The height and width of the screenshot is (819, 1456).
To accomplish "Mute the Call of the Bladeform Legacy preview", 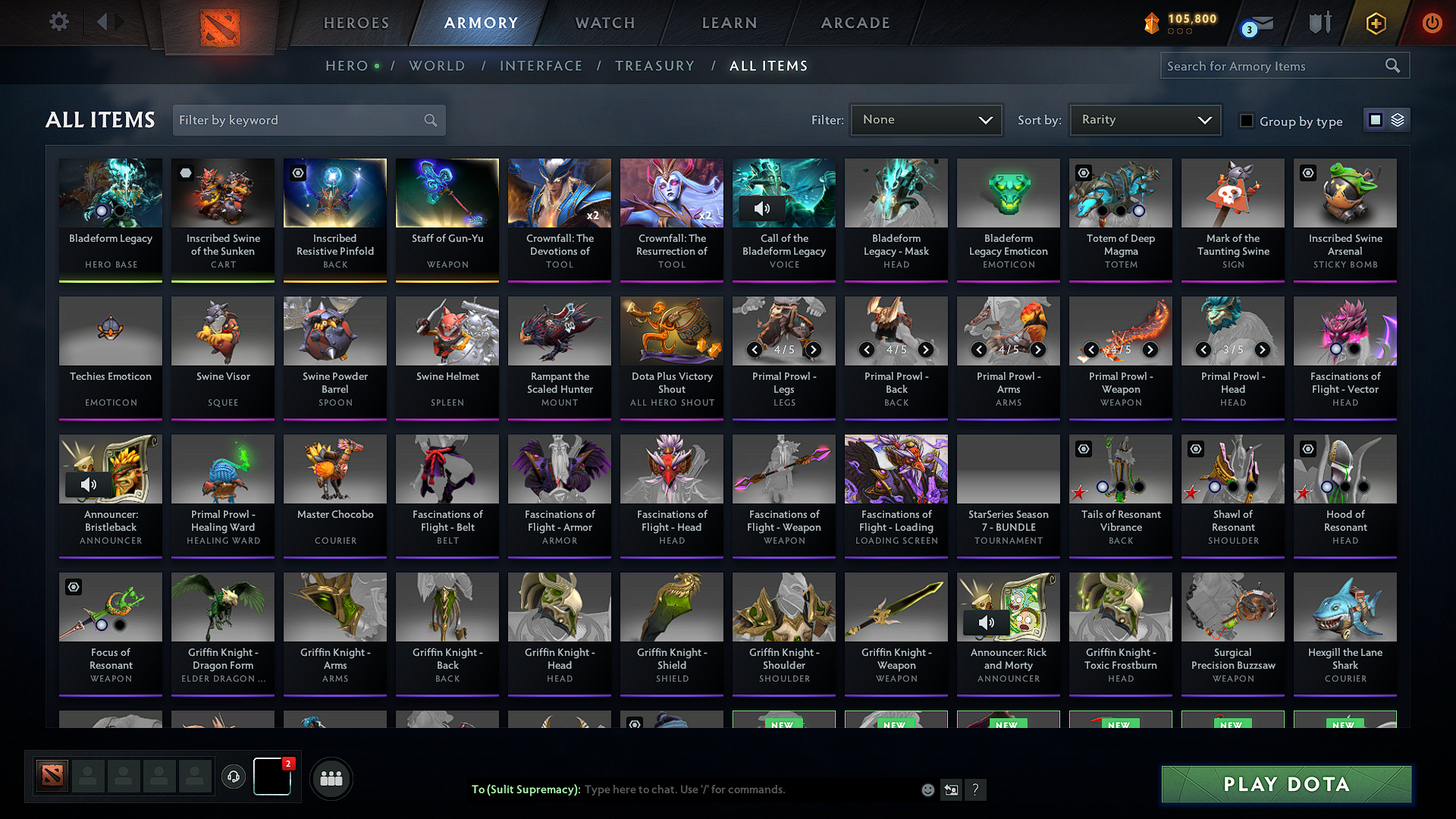I will coord(763,209).
